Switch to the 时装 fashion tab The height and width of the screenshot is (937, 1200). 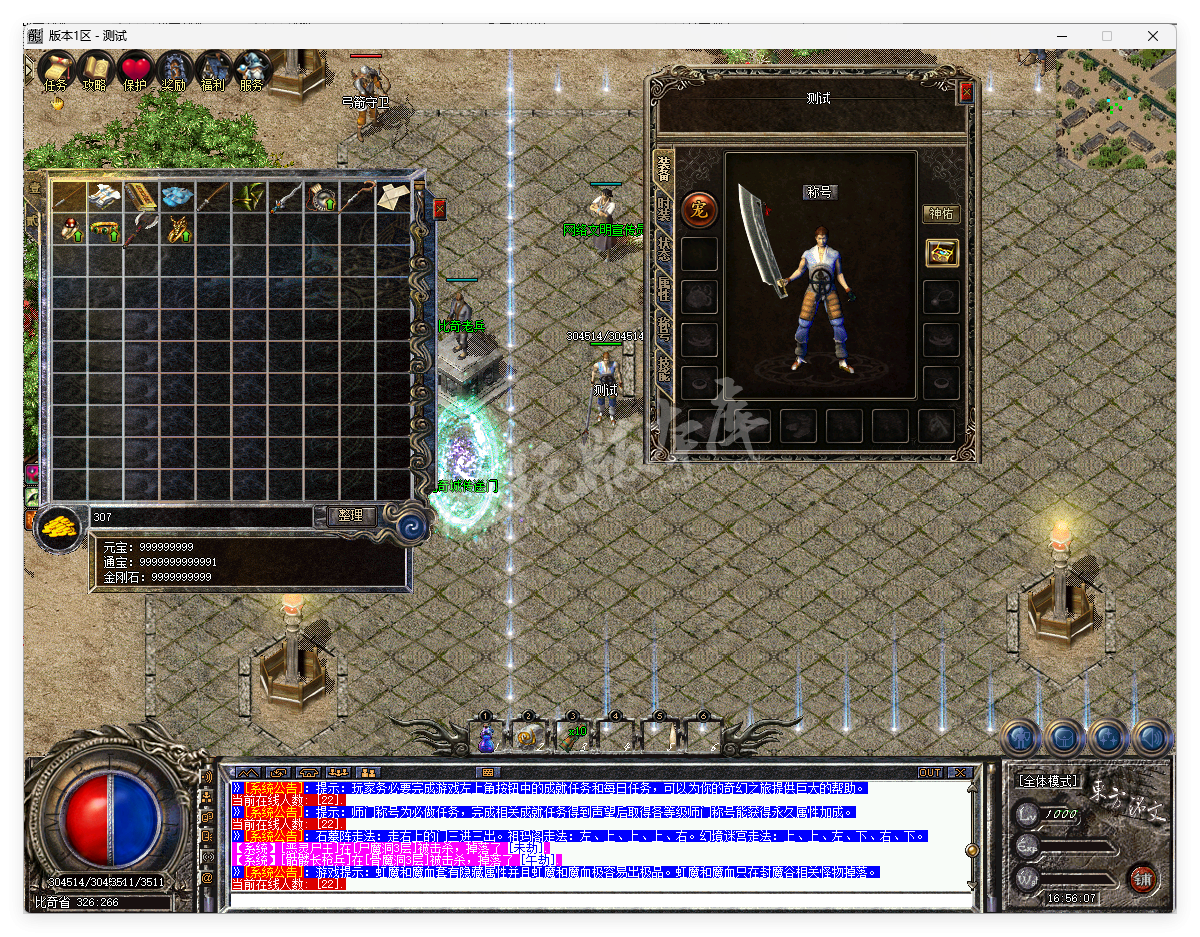point(663,209)
